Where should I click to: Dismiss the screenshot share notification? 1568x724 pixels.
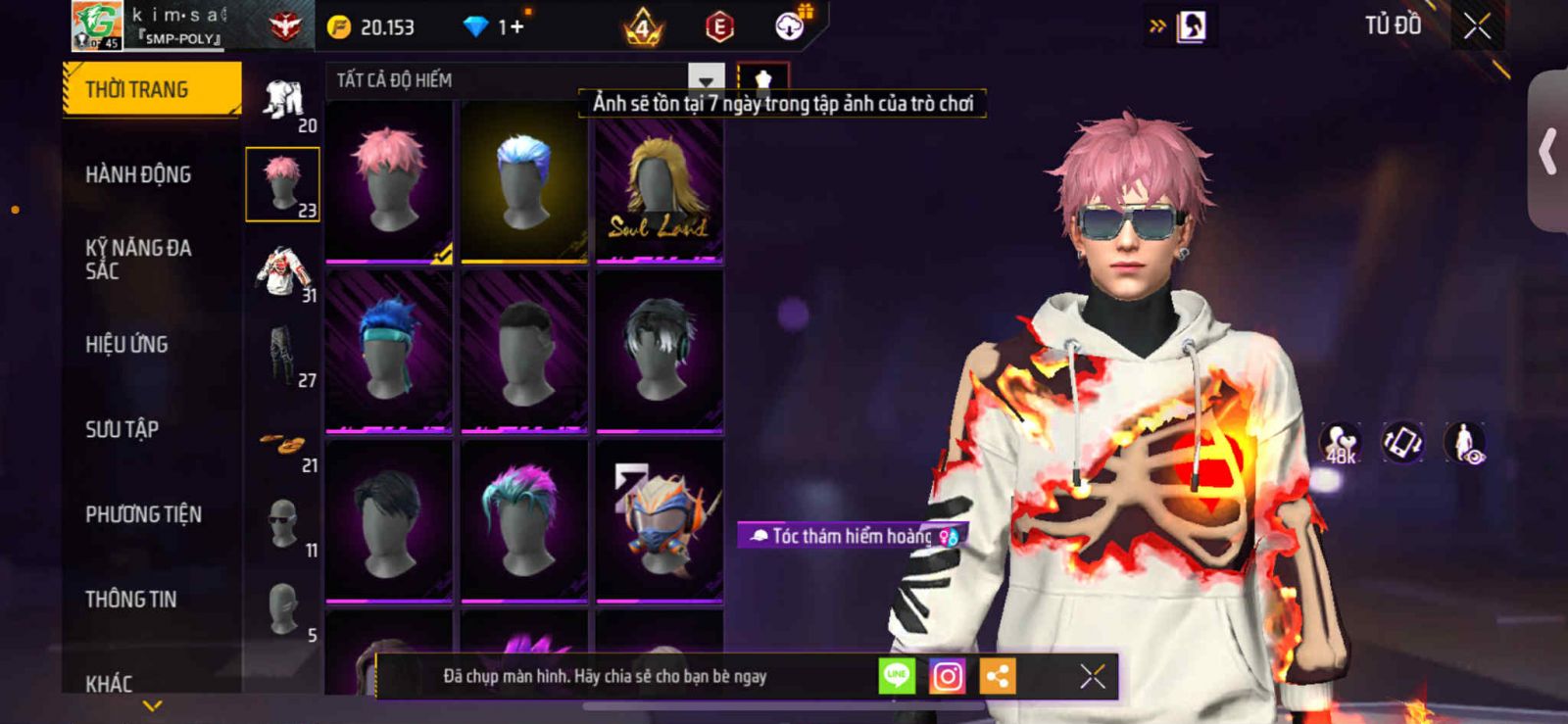(x=1092, y=676)
